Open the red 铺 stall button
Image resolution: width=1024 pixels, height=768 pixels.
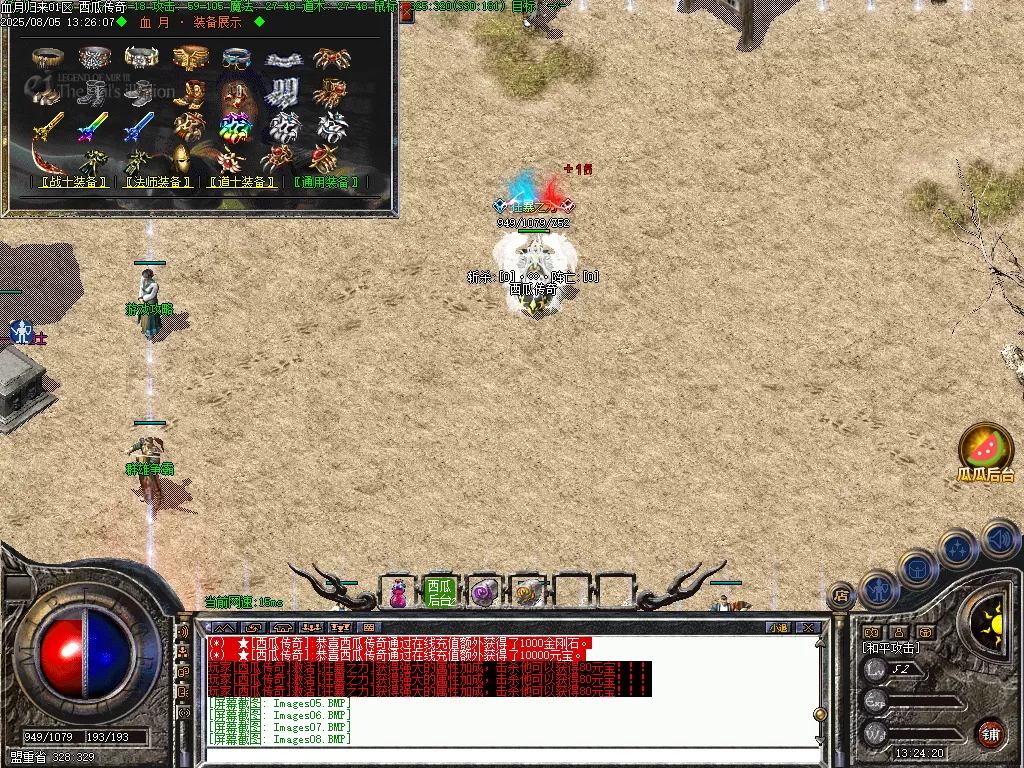(x=990, y=733)
